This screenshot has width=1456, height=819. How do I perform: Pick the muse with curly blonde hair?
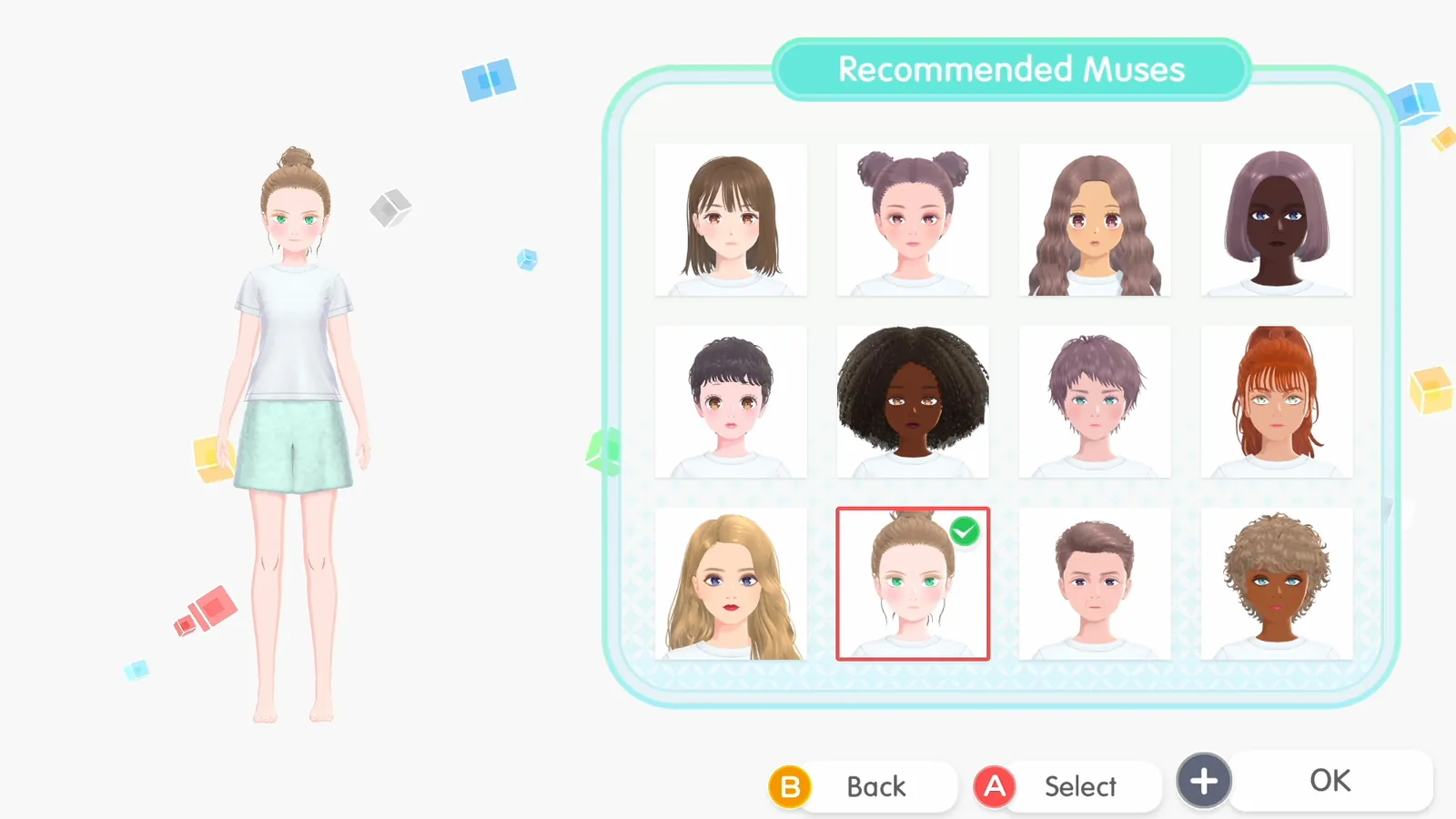(1276, 583)
